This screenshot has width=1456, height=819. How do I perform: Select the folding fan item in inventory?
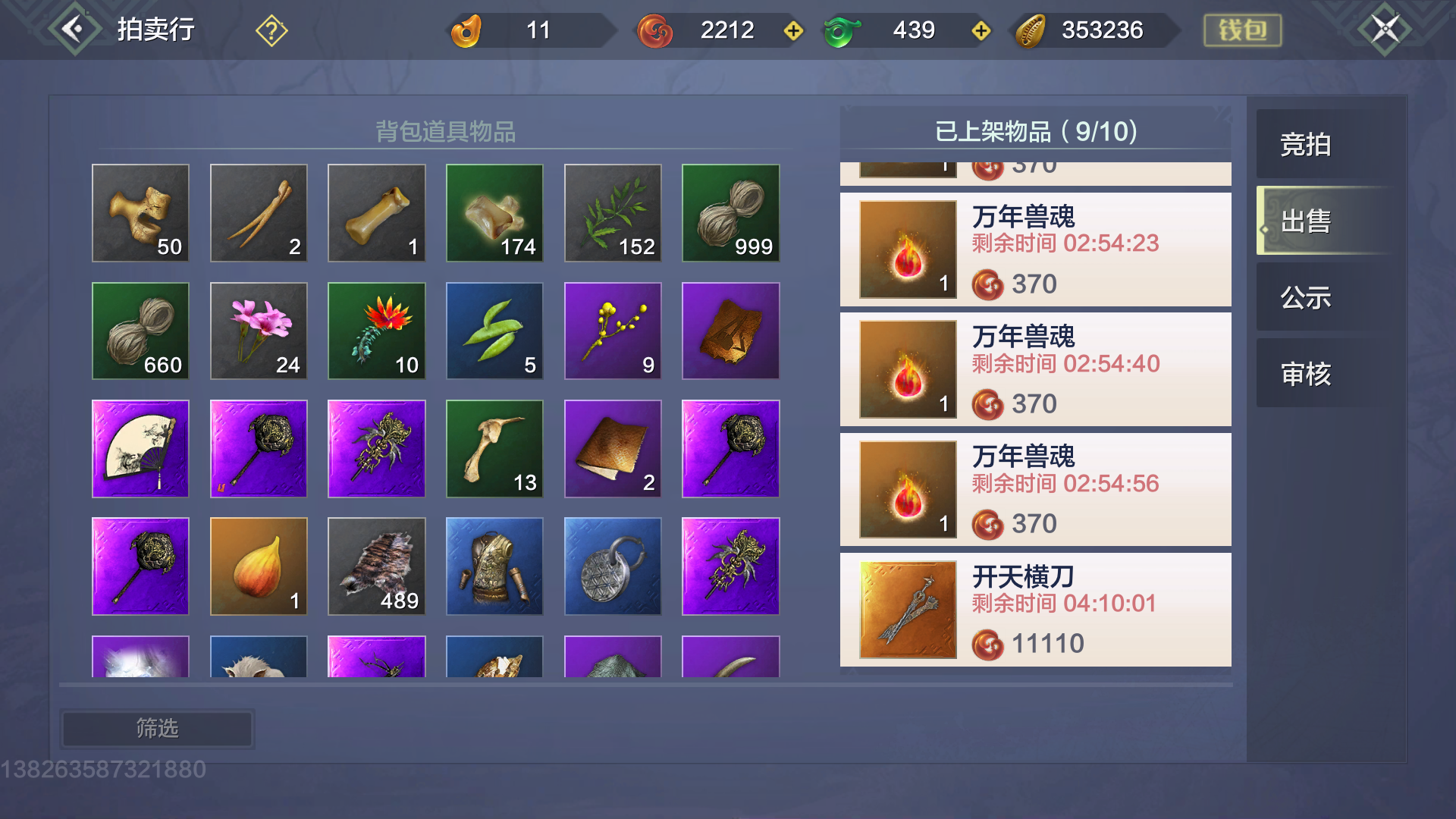(140, 449)
